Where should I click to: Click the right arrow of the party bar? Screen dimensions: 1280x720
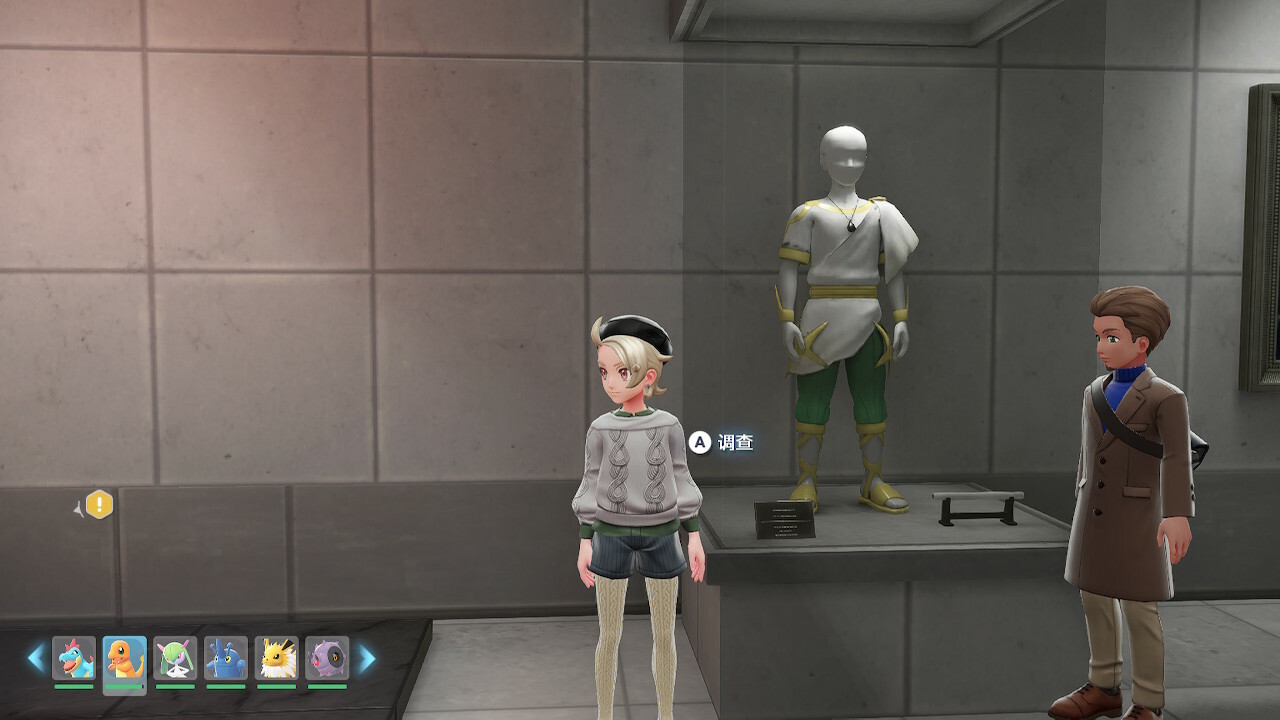coord(367,658)
